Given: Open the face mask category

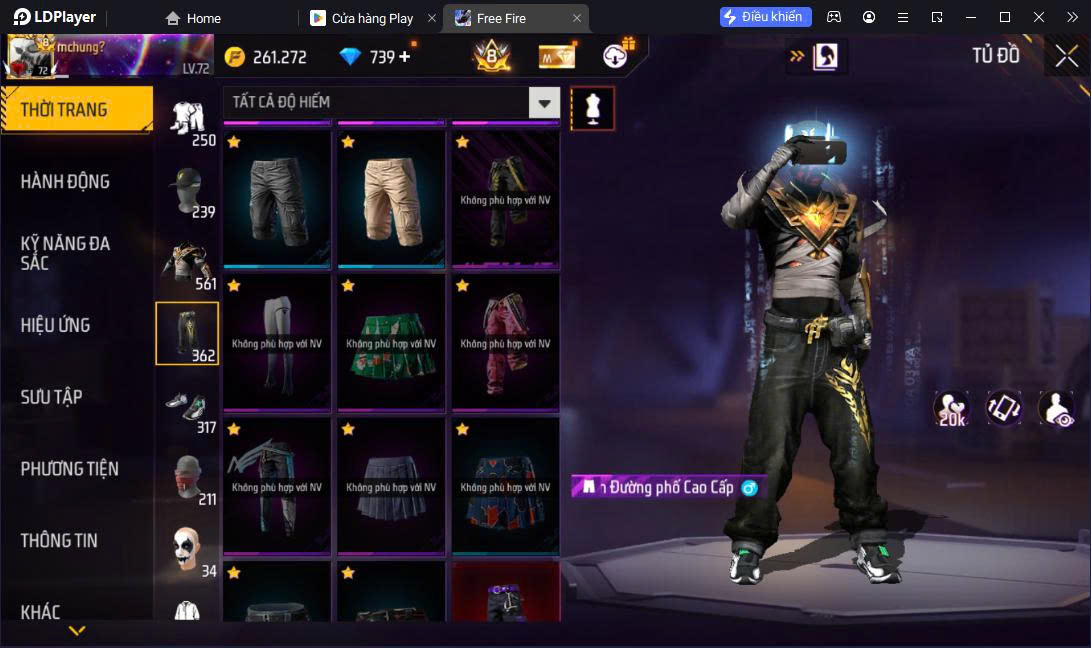Looking at the screenshot, I should 187,477.
